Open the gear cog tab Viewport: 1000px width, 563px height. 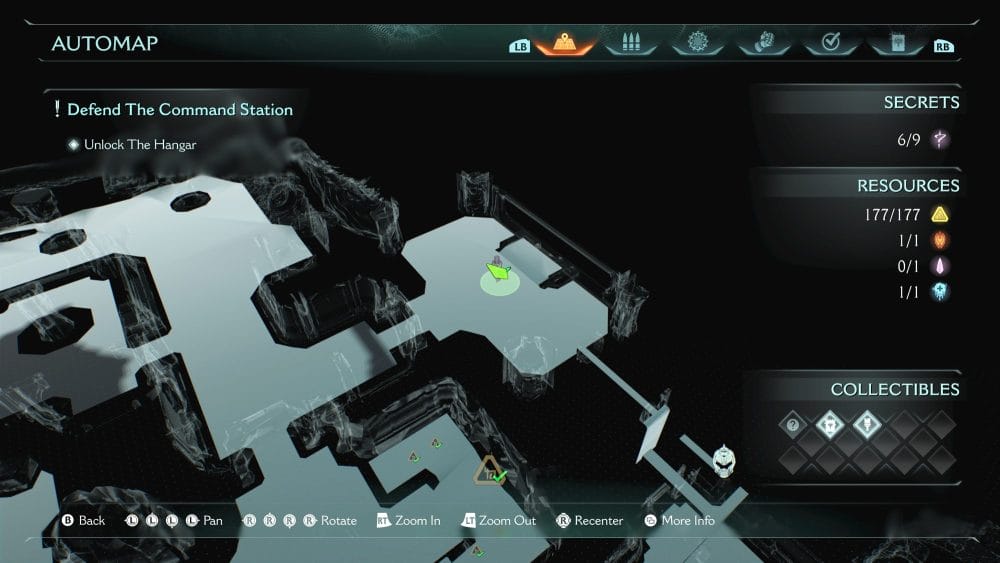pyautogui.click(x=697, y=43)
